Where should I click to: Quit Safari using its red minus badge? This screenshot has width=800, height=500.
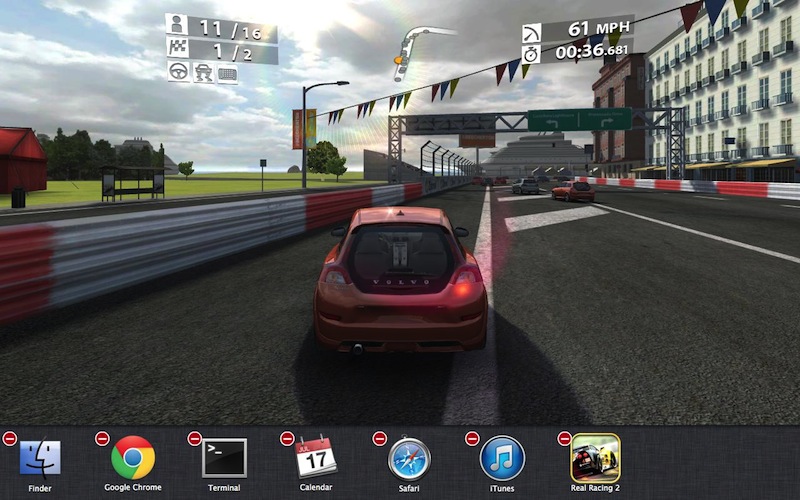coord(379,438)
